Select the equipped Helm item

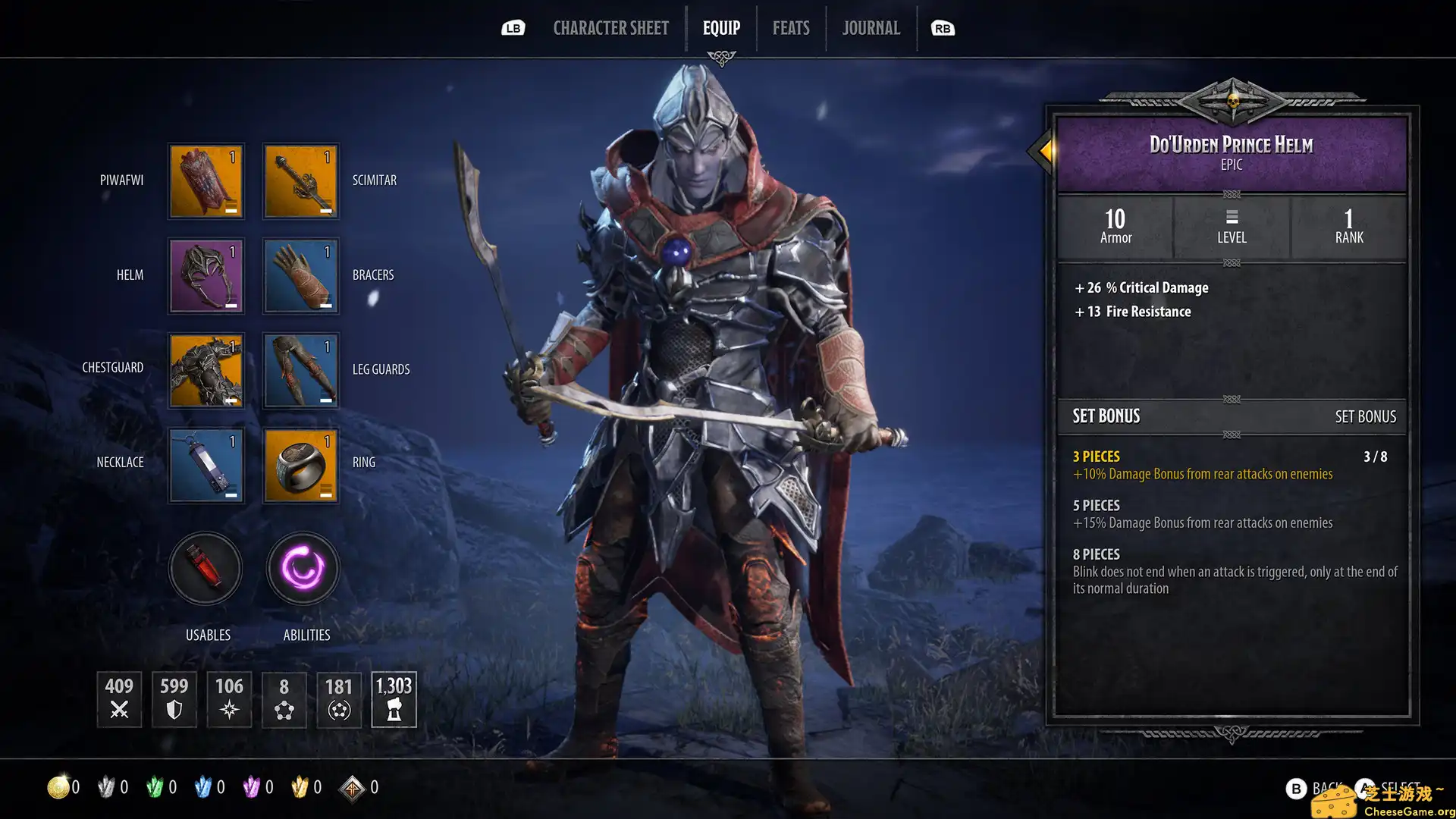click(x=206, y=275)
